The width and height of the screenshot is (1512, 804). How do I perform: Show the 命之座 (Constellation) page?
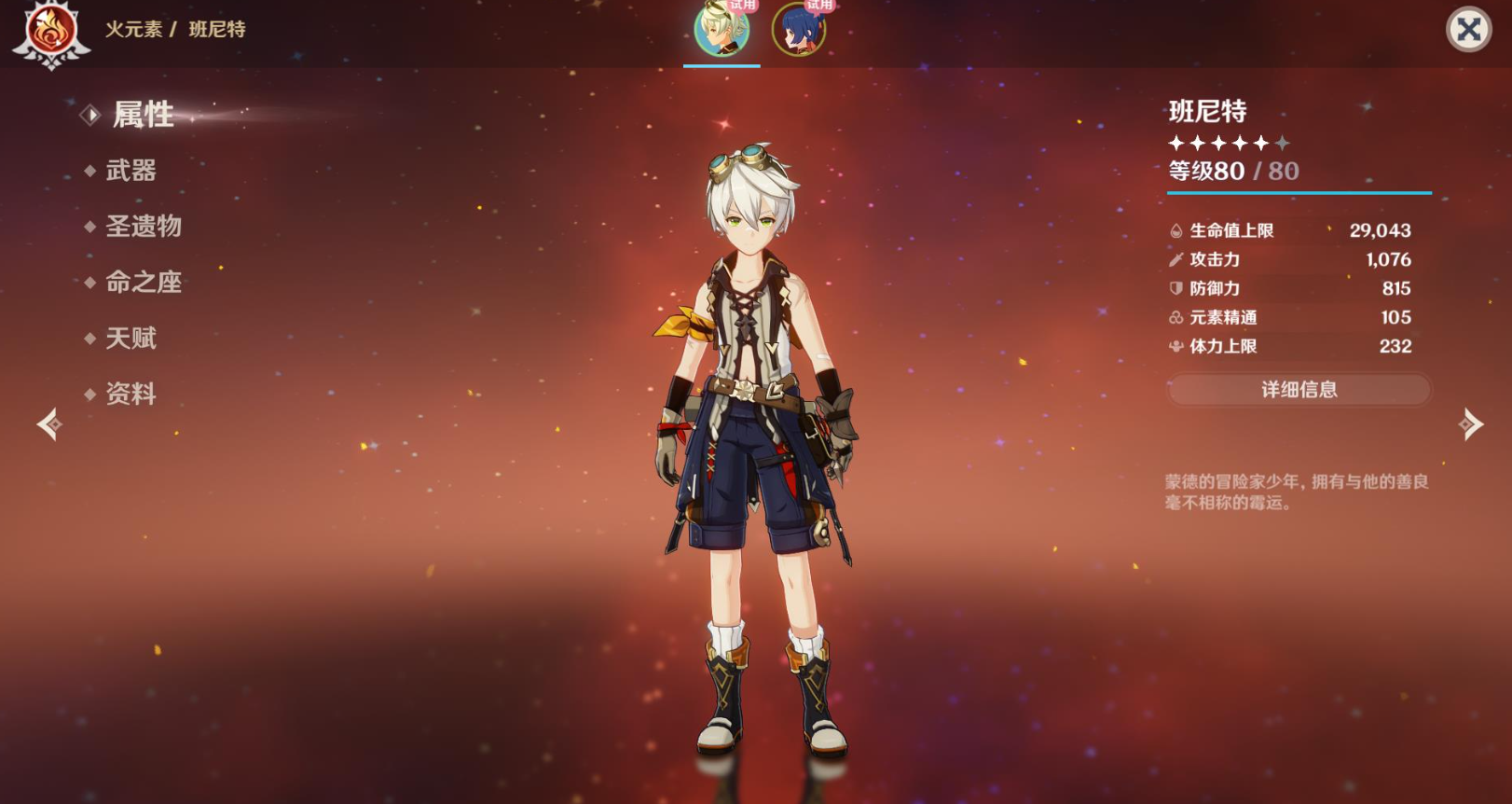click(x=143, y=283)
